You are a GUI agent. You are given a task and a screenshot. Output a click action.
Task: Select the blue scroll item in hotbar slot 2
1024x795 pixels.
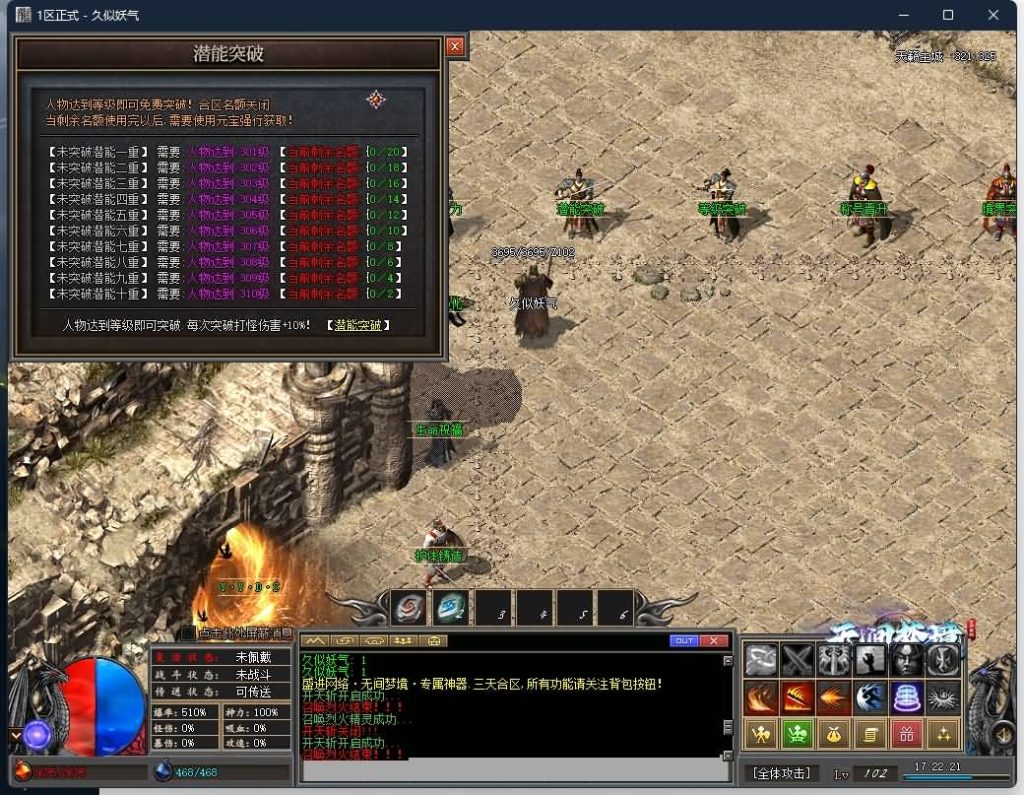[451, 607]
